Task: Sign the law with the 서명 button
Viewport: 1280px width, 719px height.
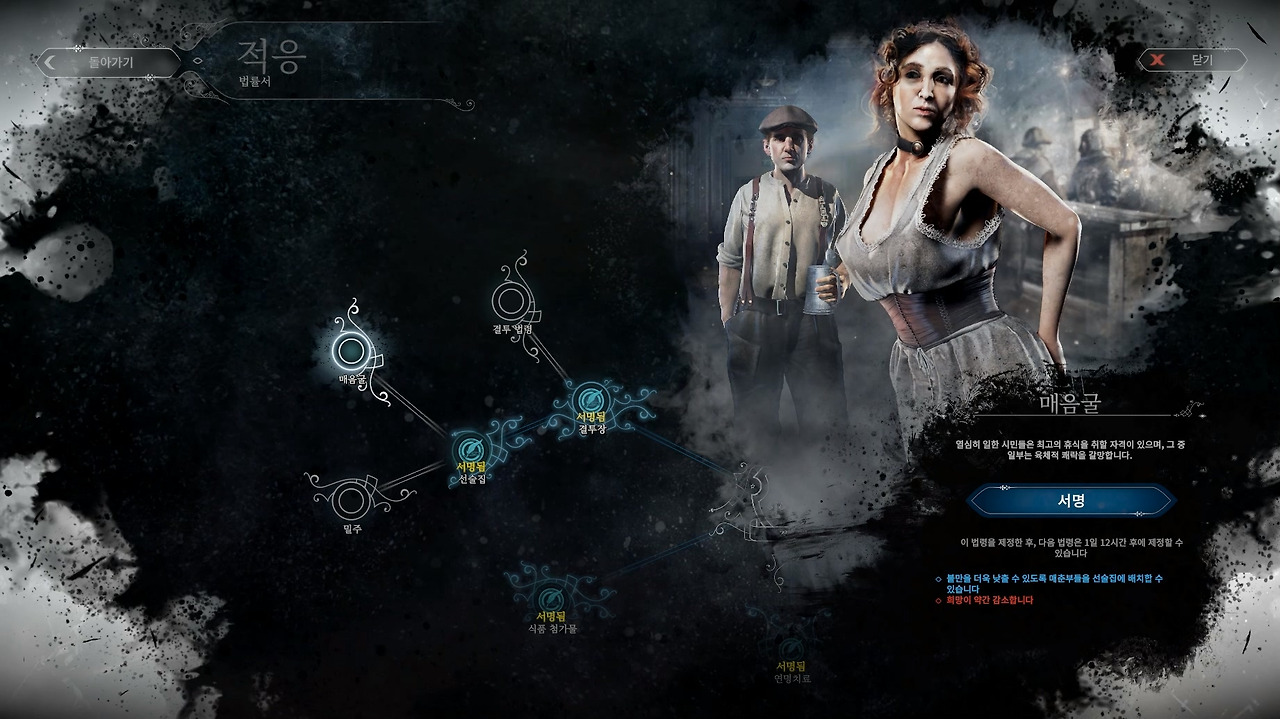Action: click(x=1070, y=500)
